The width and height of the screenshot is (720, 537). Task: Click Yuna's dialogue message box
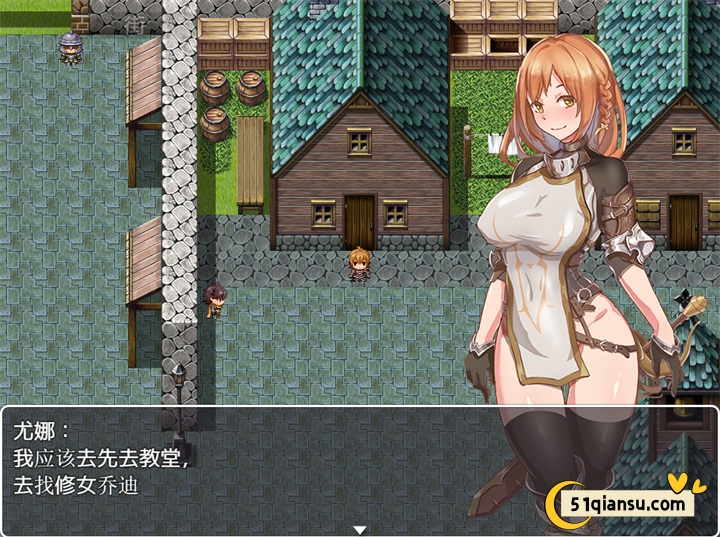pos(250,465)
